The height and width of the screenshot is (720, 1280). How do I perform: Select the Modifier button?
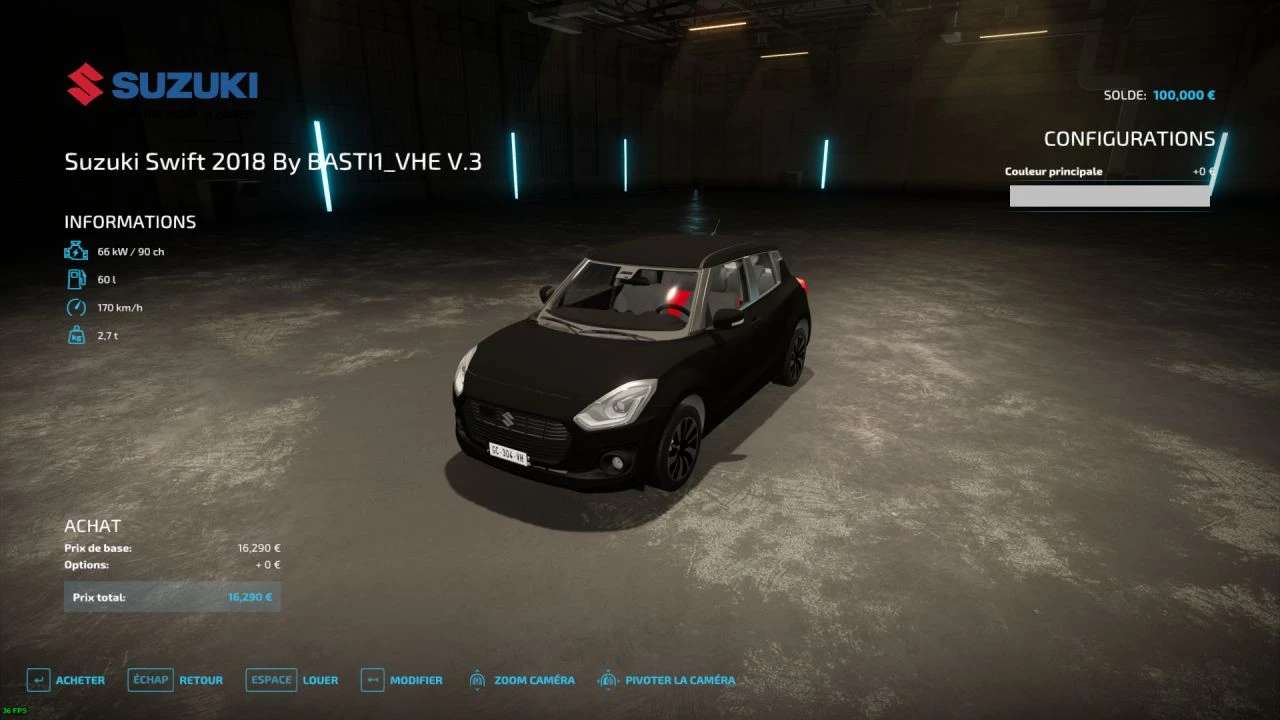point(402,680)
